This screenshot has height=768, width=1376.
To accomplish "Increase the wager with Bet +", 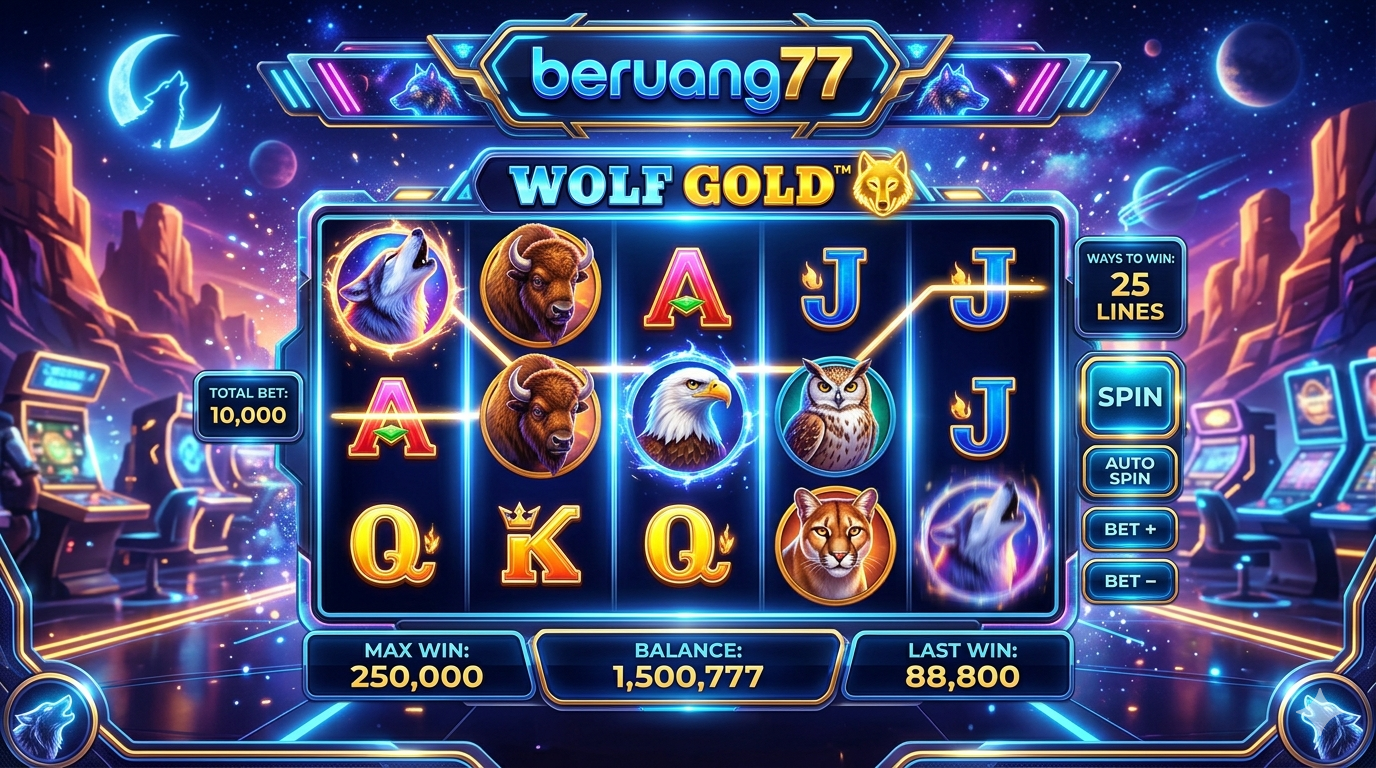I will [1130, 530].
